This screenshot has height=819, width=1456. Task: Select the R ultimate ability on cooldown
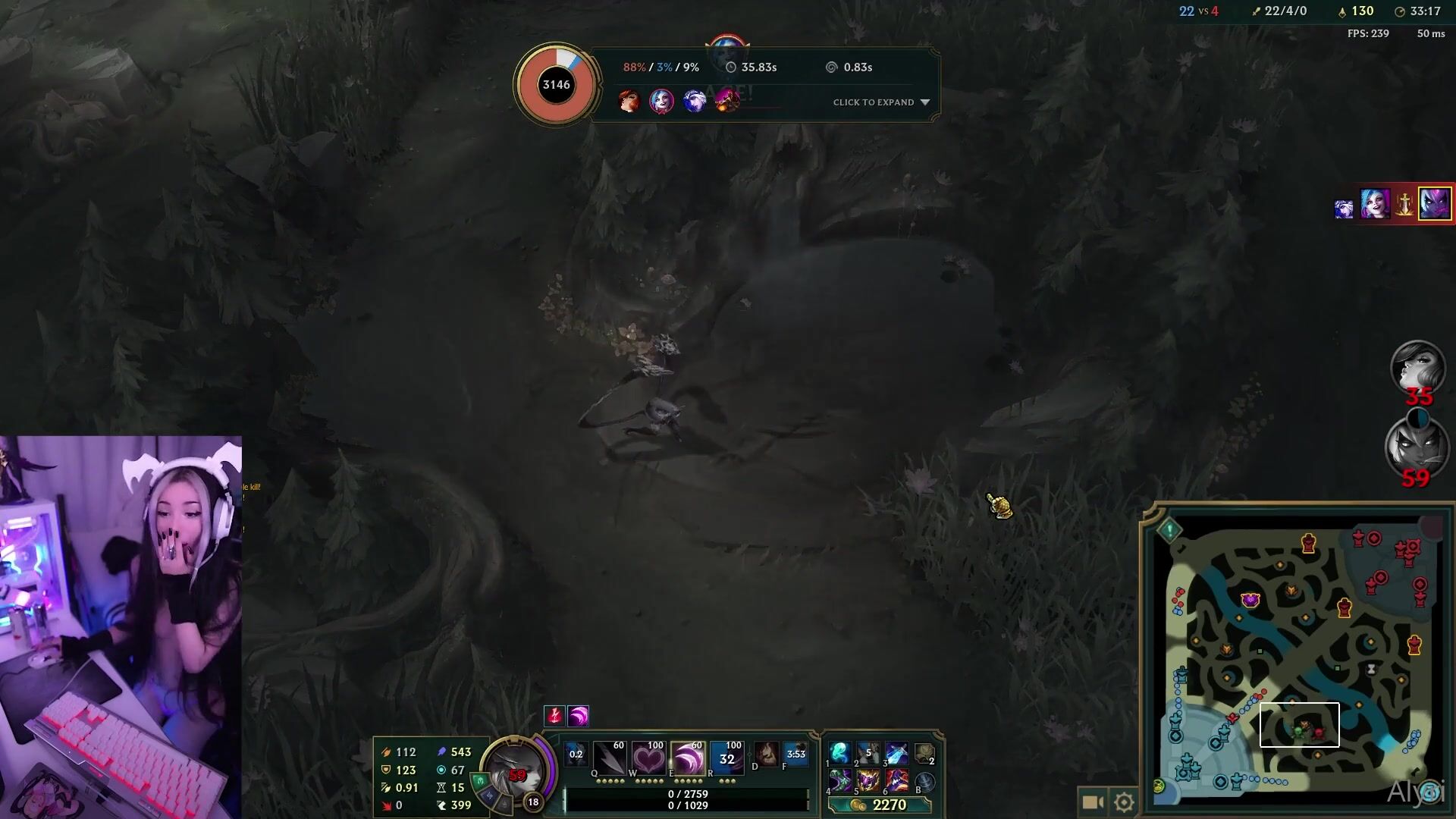(x=726, y=758)
